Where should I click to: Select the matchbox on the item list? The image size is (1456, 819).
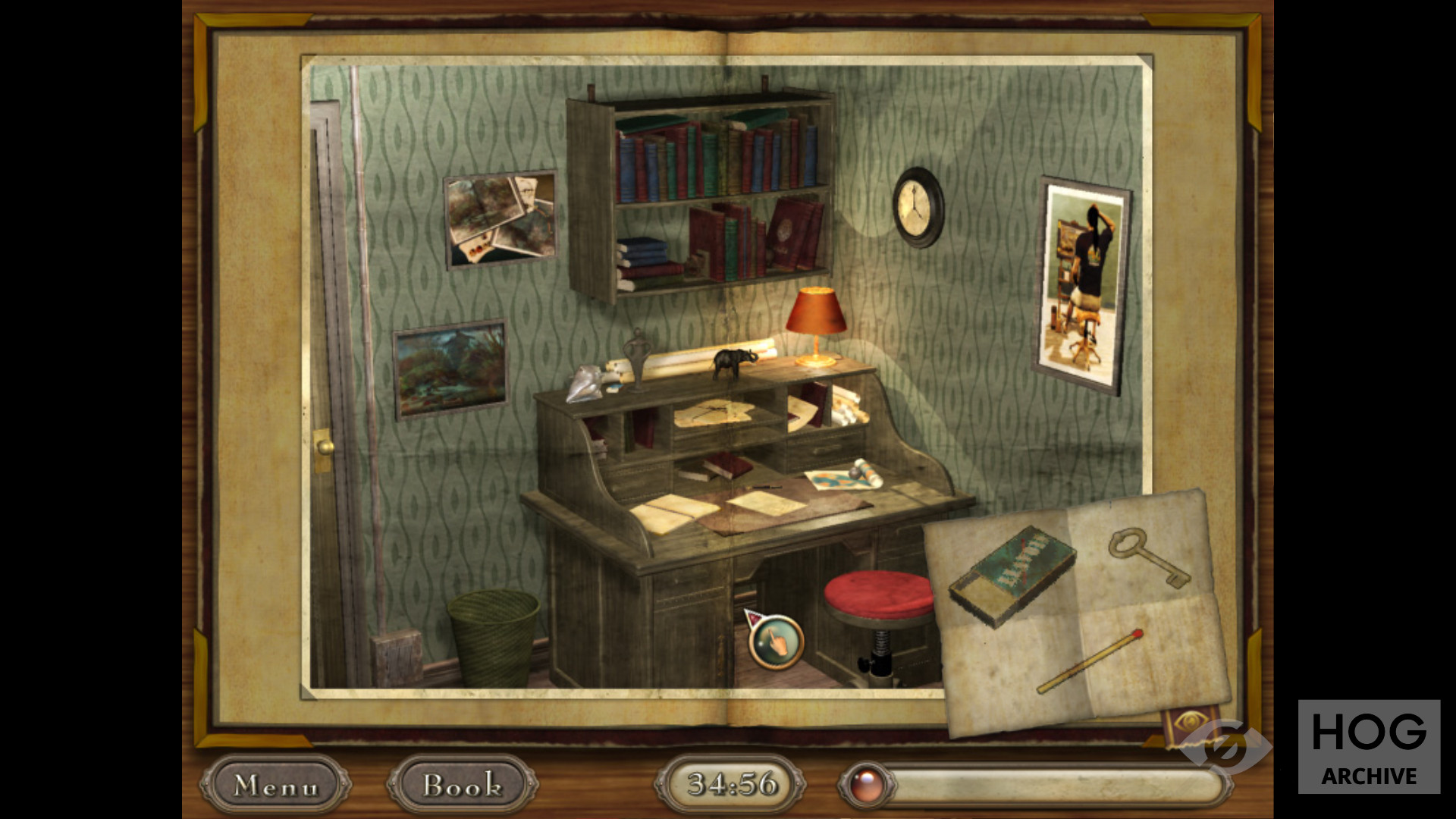(x=1012, y=574)
